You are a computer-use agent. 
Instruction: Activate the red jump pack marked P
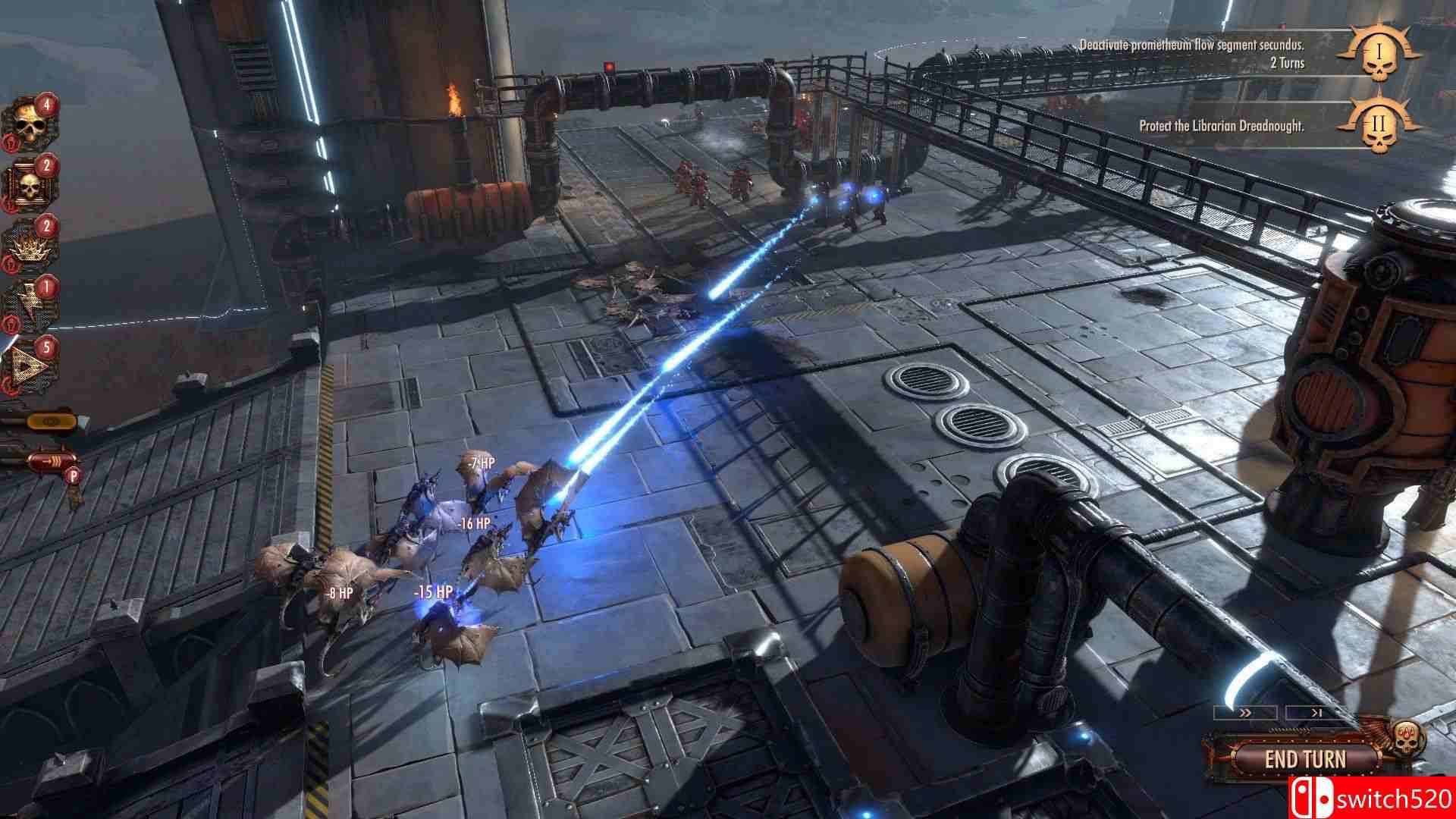pos(49,460)
